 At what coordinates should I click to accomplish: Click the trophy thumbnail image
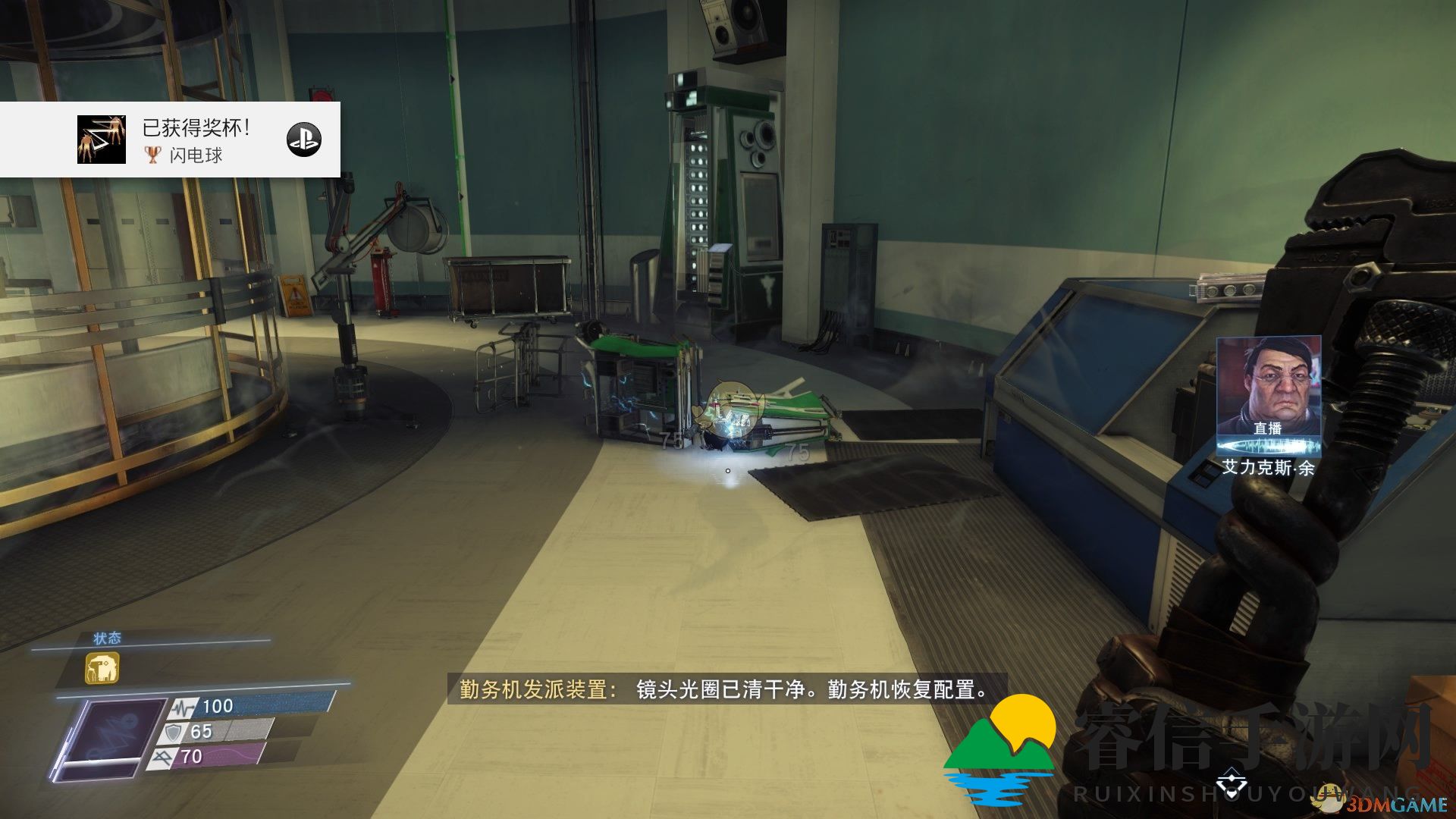pos(102,140)
